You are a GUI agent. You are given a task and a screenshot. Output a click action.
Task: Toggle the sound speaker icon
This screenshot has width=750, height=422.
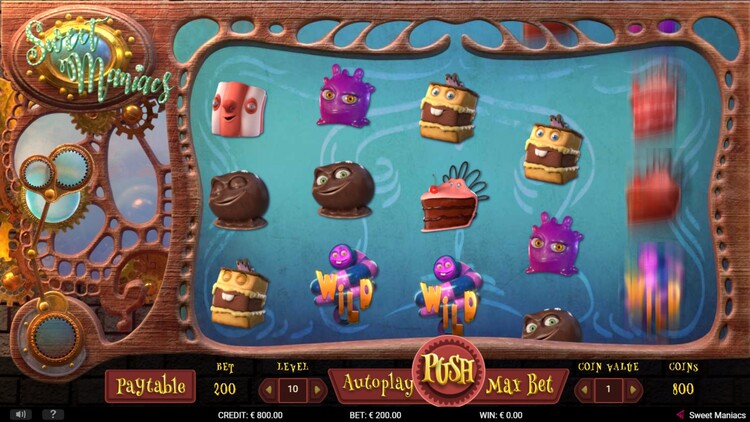(x=20, y=414)
